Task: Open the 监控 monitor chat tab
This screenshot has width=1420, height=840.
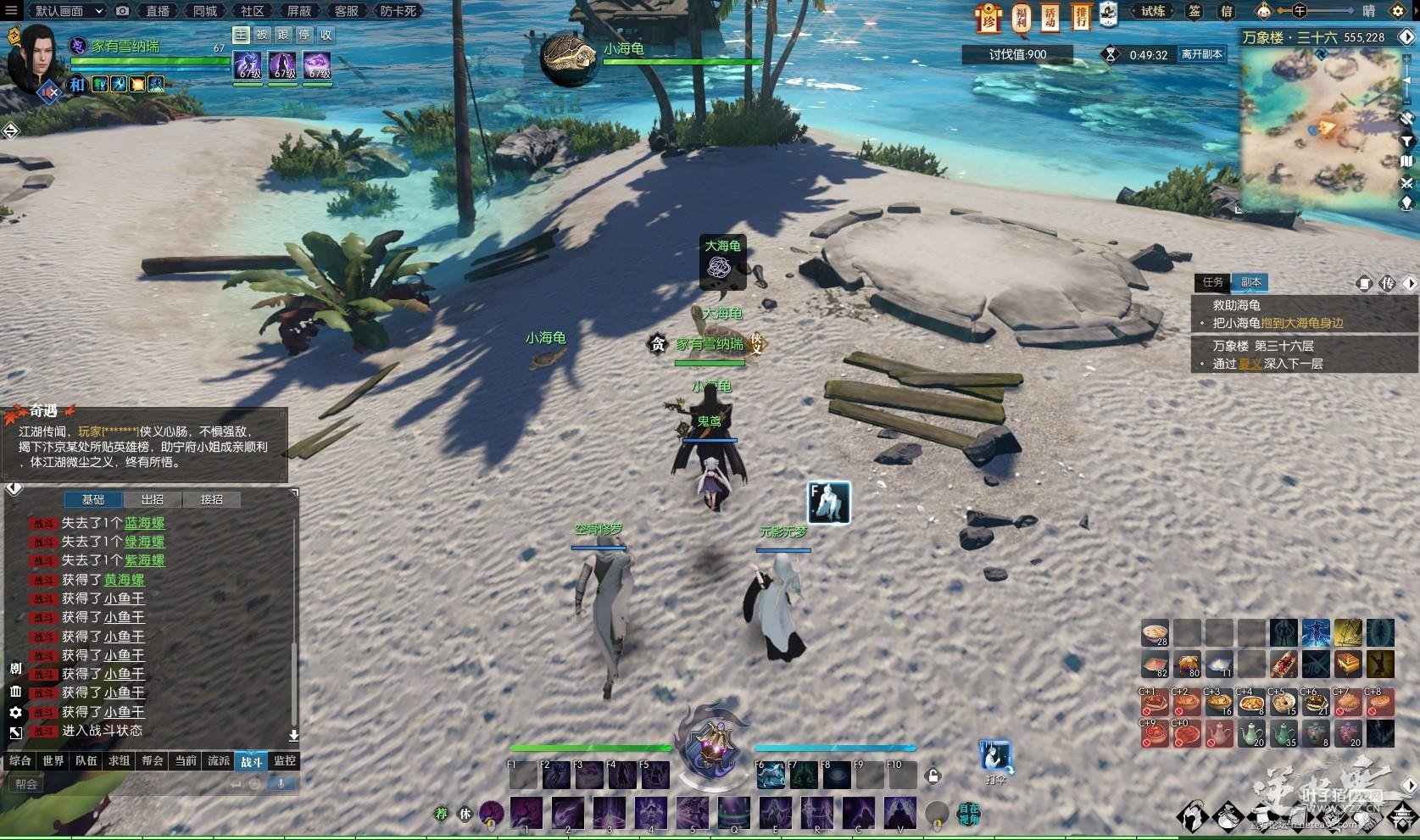Action: (285, 761)
